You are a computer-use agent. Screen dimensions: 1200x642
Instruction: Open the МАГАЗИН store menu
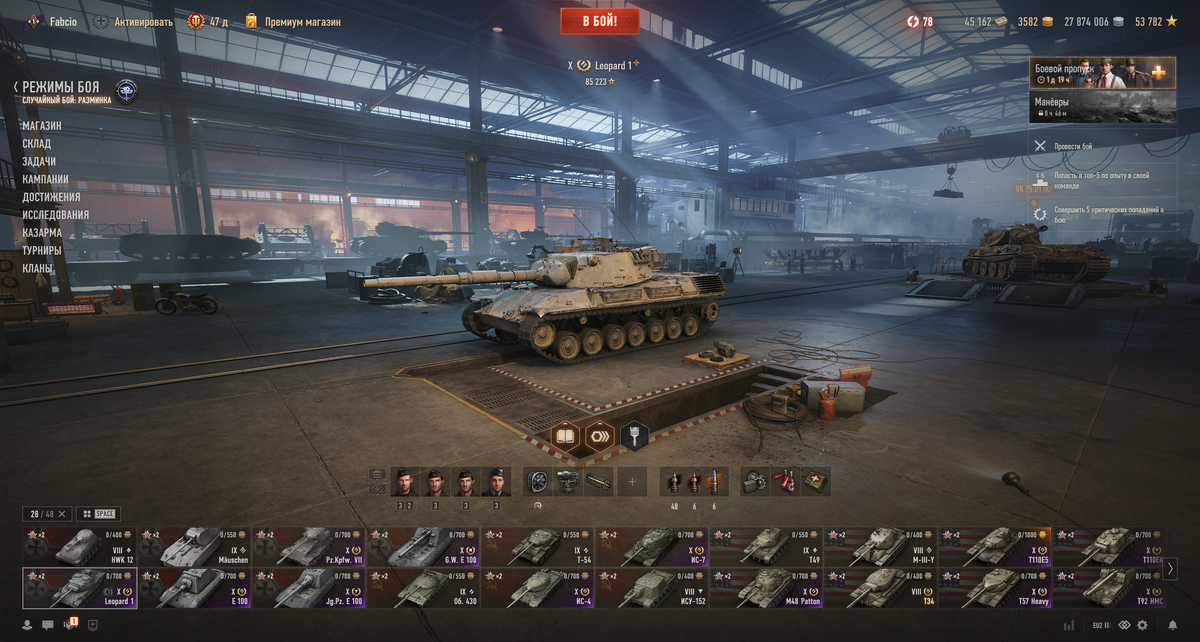pyautogui.click(x=42, y=126)
